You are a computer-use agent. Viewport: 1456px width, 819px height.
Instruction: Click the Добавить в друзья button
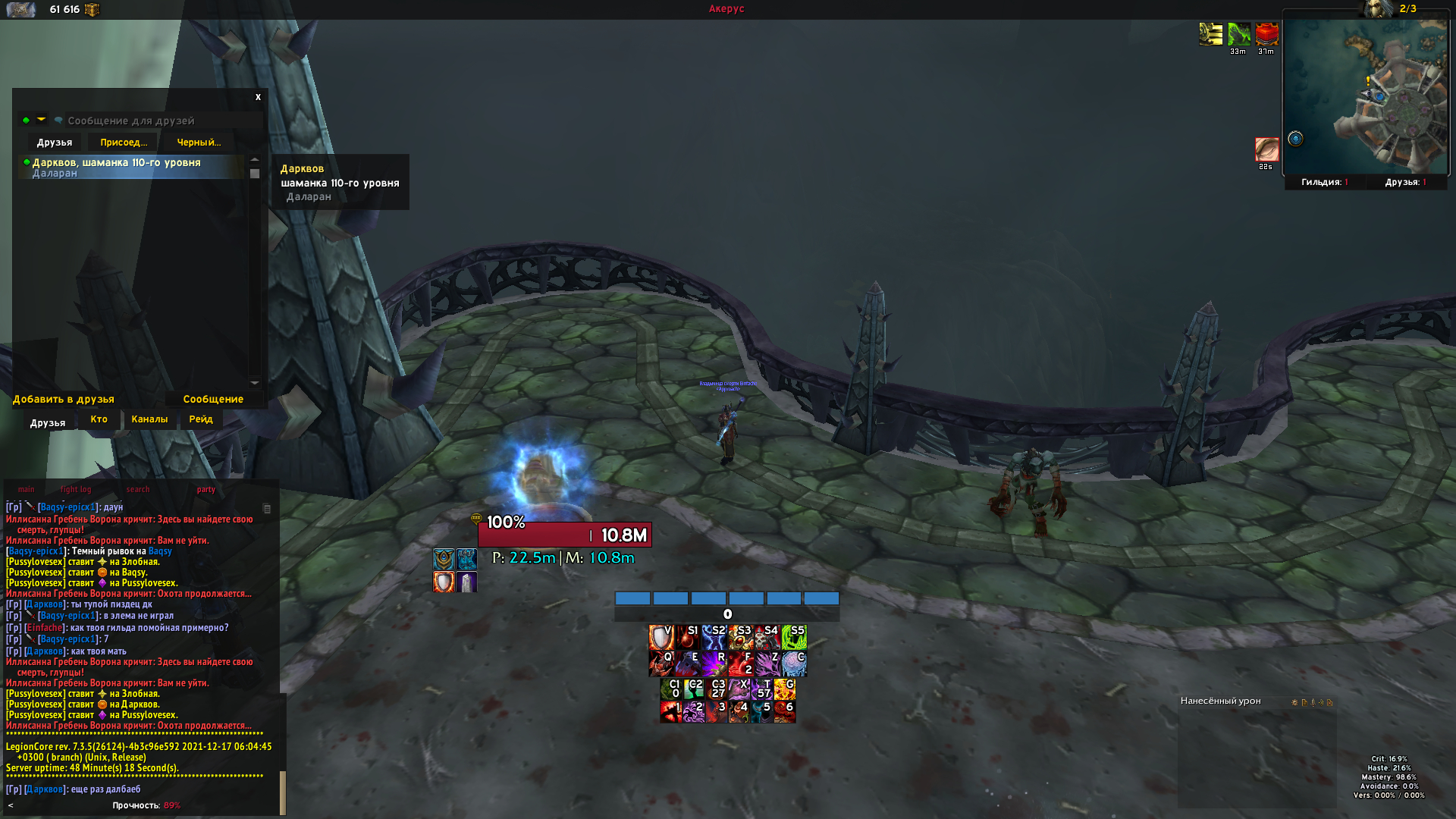point(64,399)
